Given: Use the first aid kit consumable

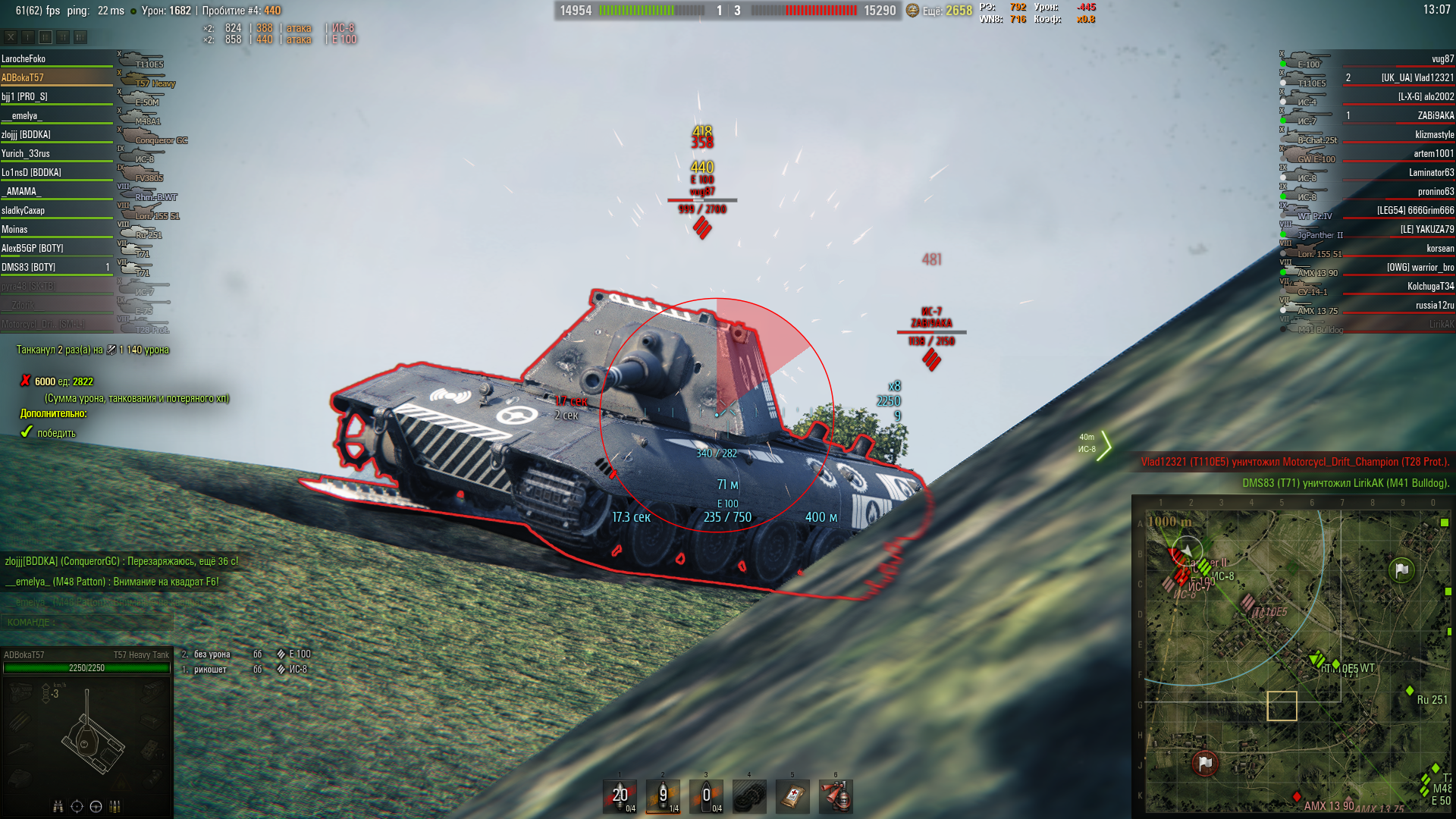Looking at the screenshot, I should click(792, 796).
